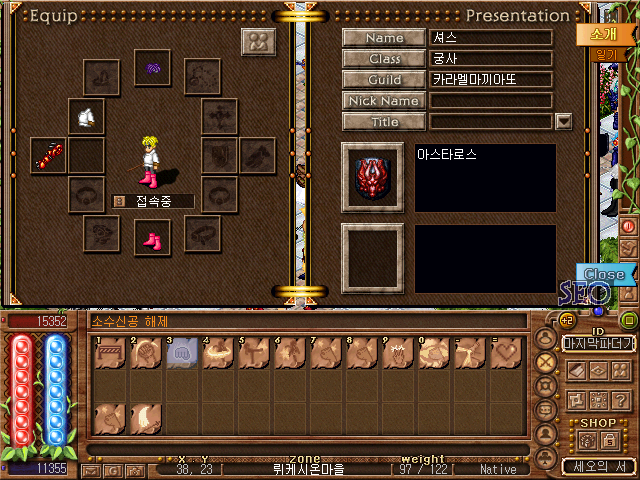Image resolution: width=640 pixels, height=480 pixels.
Task: Select the white shirt armor slot
Action: point(87,117)
